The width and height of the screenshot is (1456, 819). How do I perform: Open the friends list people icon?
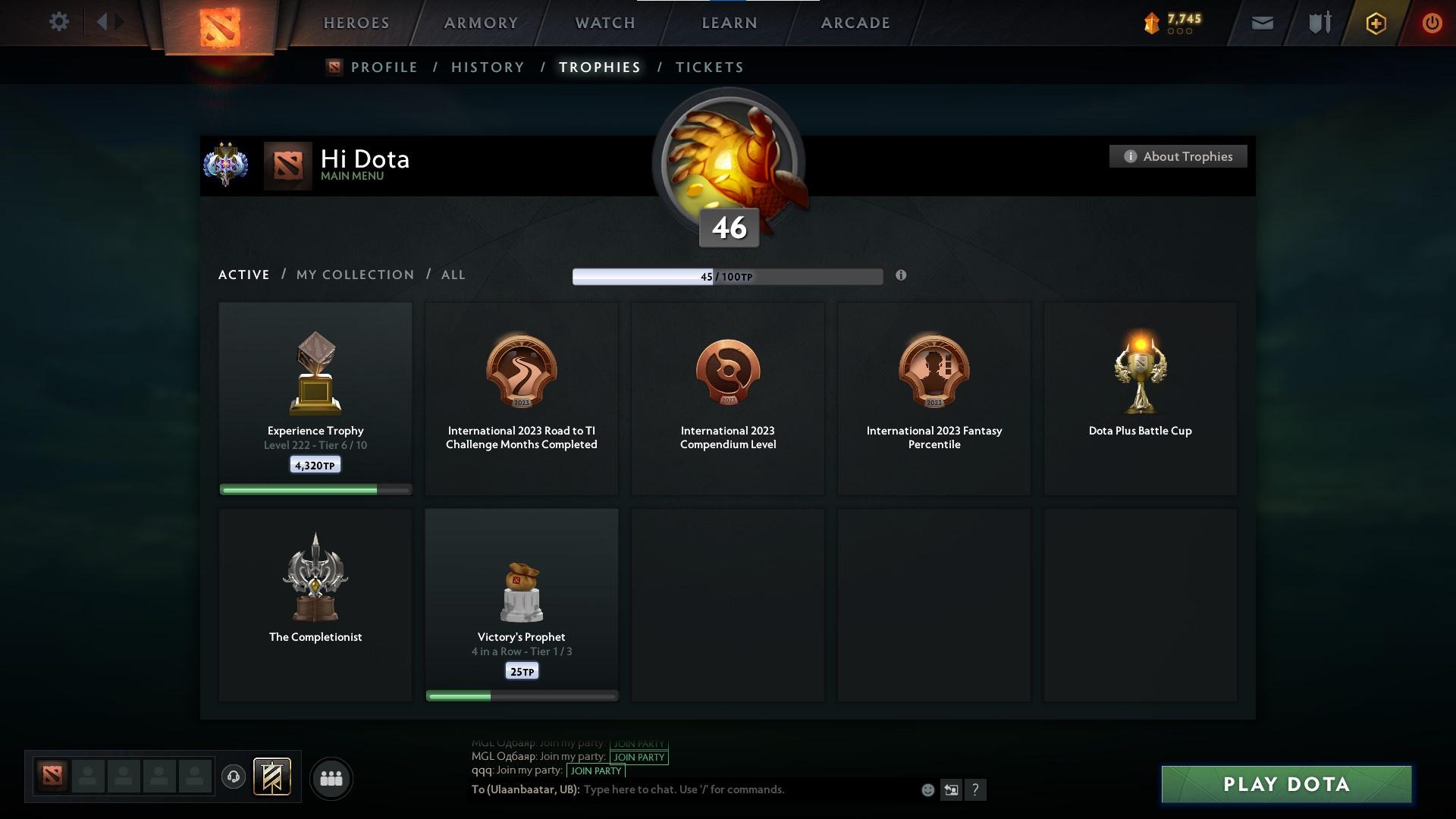tap(330, 778)
